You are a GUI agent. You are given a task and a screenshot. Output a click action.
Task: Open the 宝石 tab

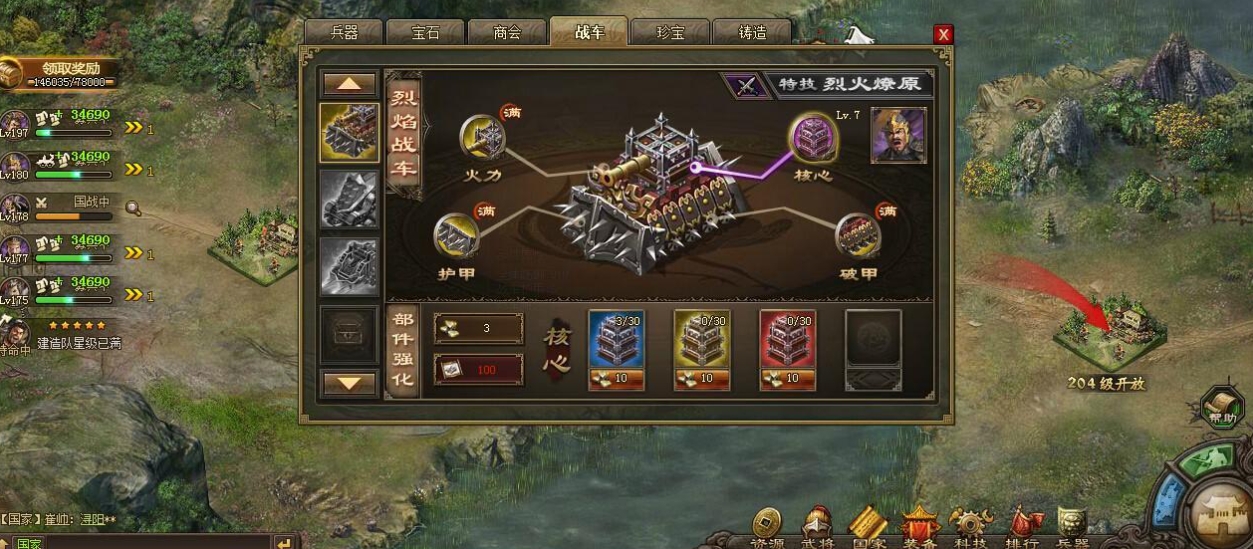click(x=425, y=32)
